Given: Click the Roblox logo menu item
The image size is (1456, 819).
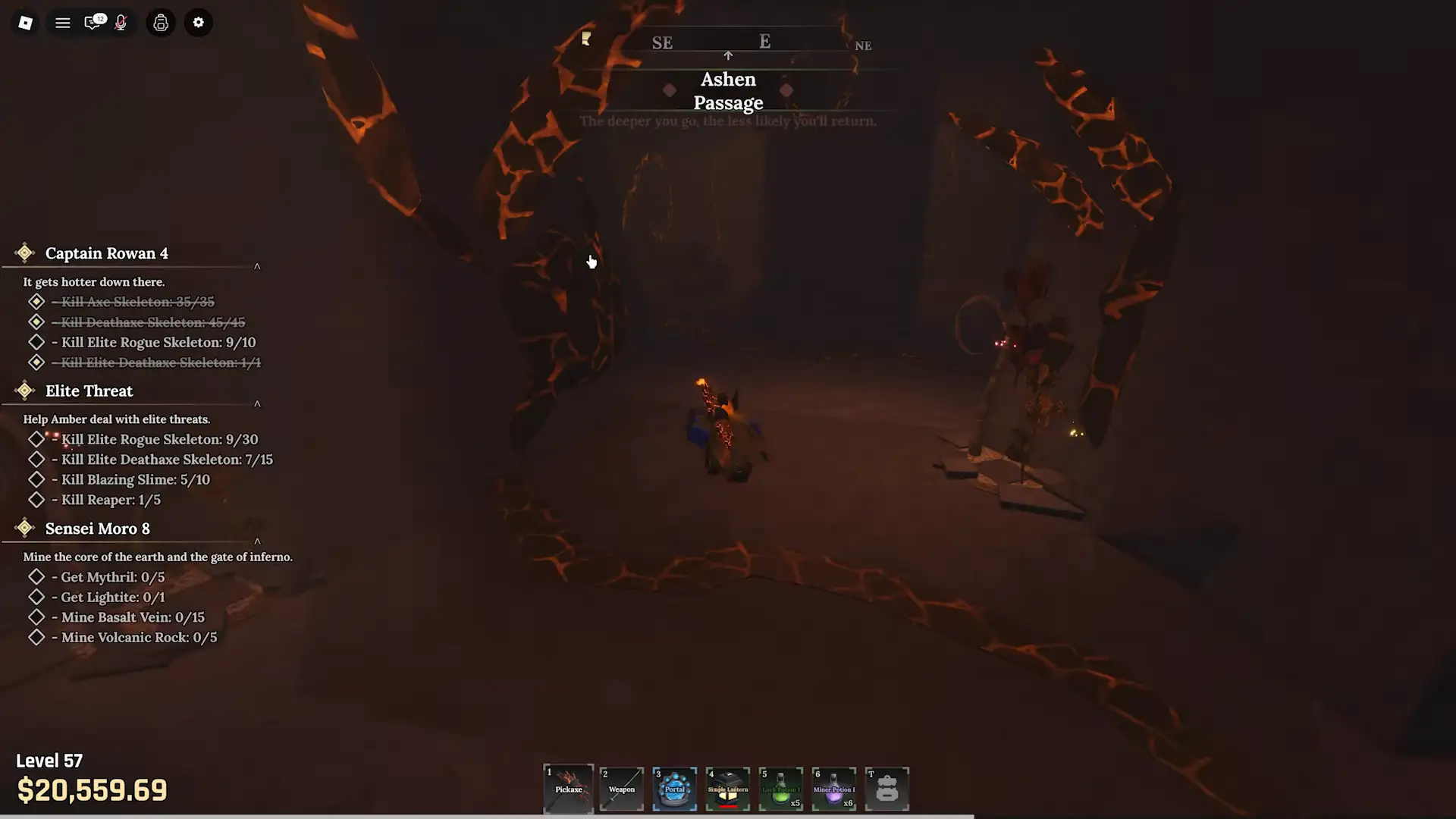Looking at the screenshot, I should pos(25,23).
